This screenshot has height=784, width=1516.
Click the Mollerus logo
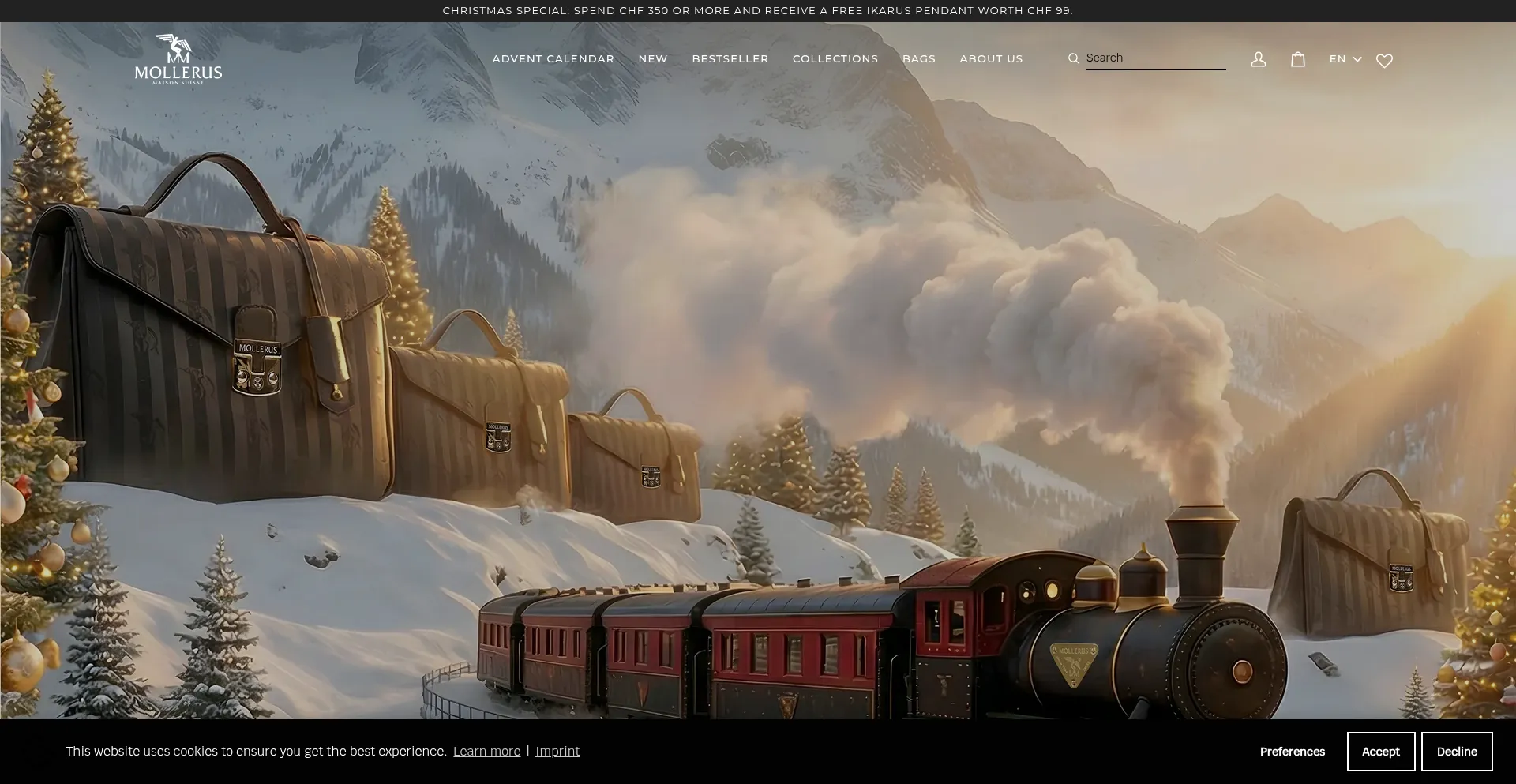tap(178, 60)
